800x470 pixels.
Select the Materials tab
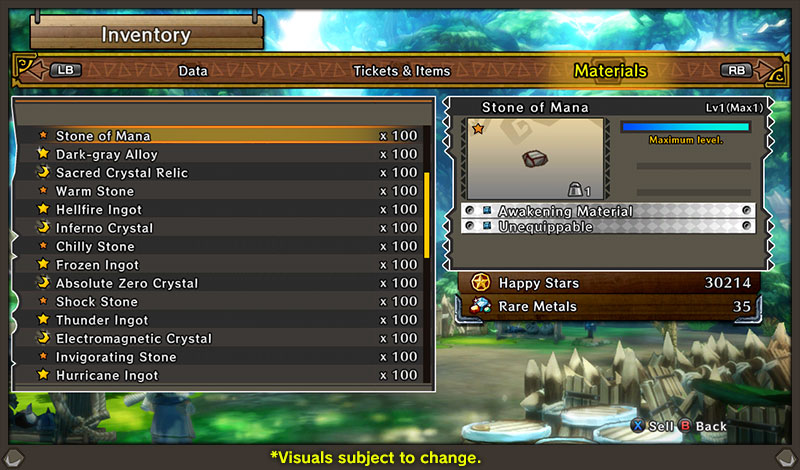tap(610, 71)
